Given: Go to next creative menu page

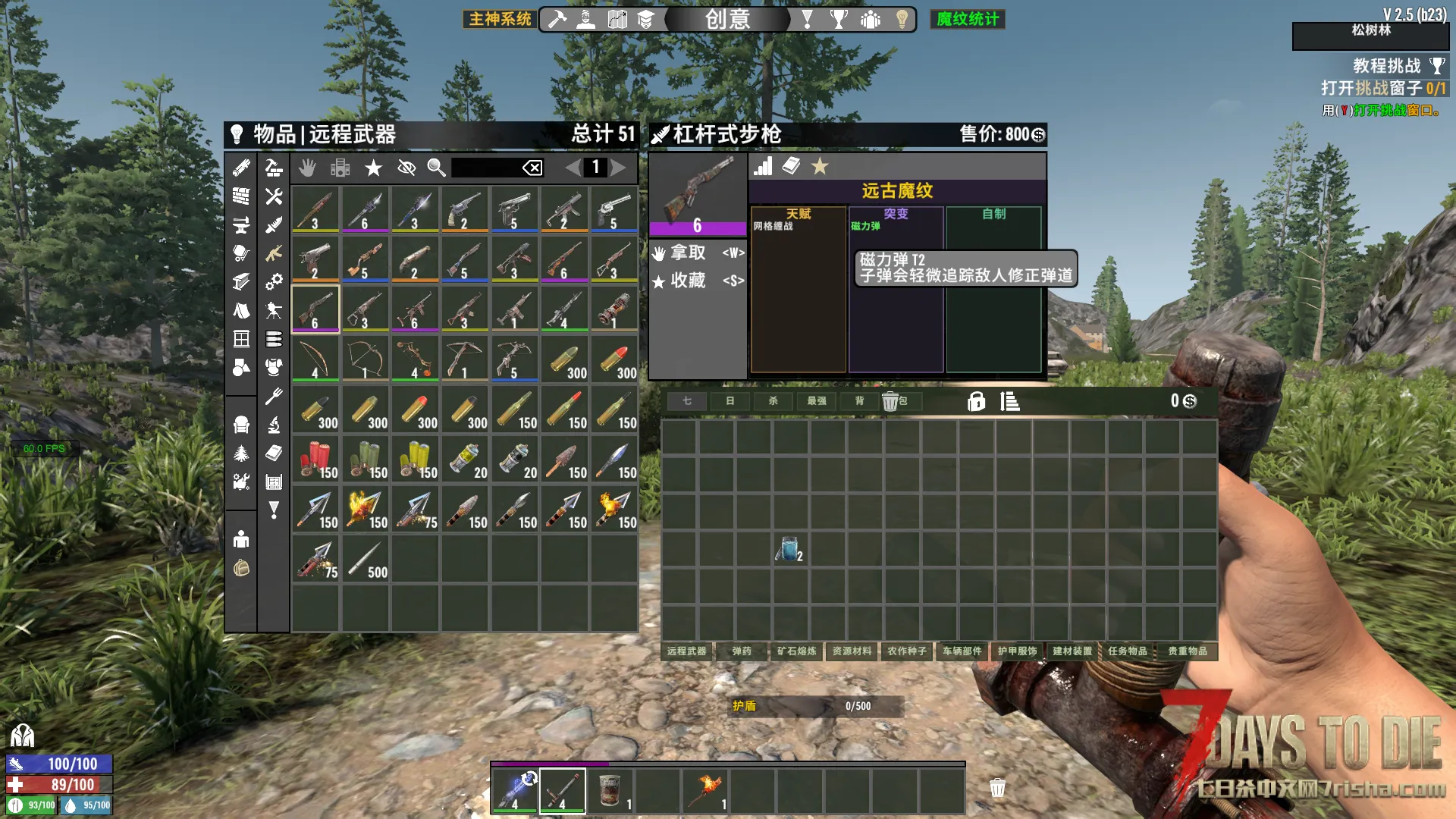Looking at the screenshot, I should point(619,168).
